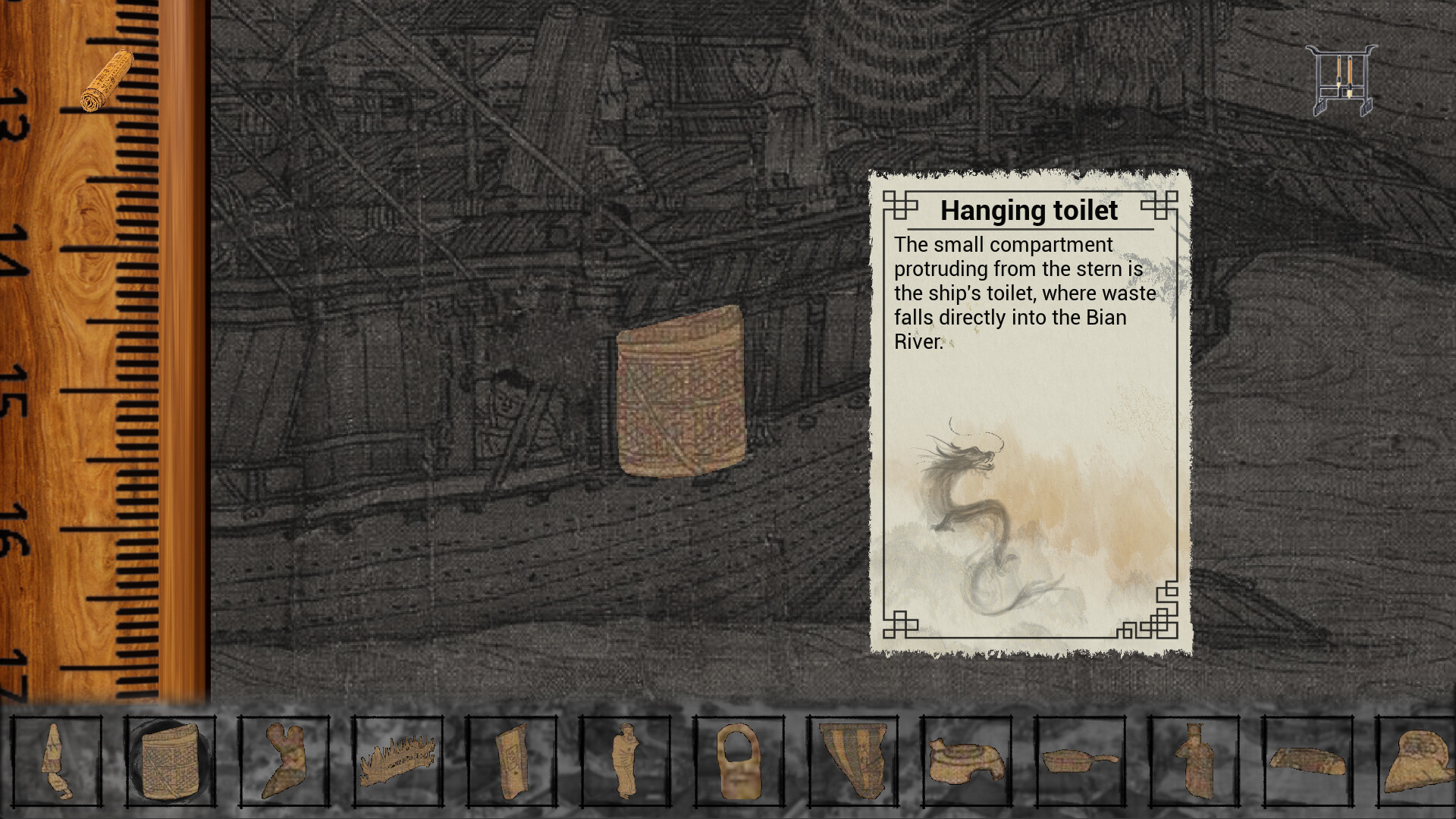Select the standing robed figure fragment
The image size is (1456, 819).
pos(625,761)
